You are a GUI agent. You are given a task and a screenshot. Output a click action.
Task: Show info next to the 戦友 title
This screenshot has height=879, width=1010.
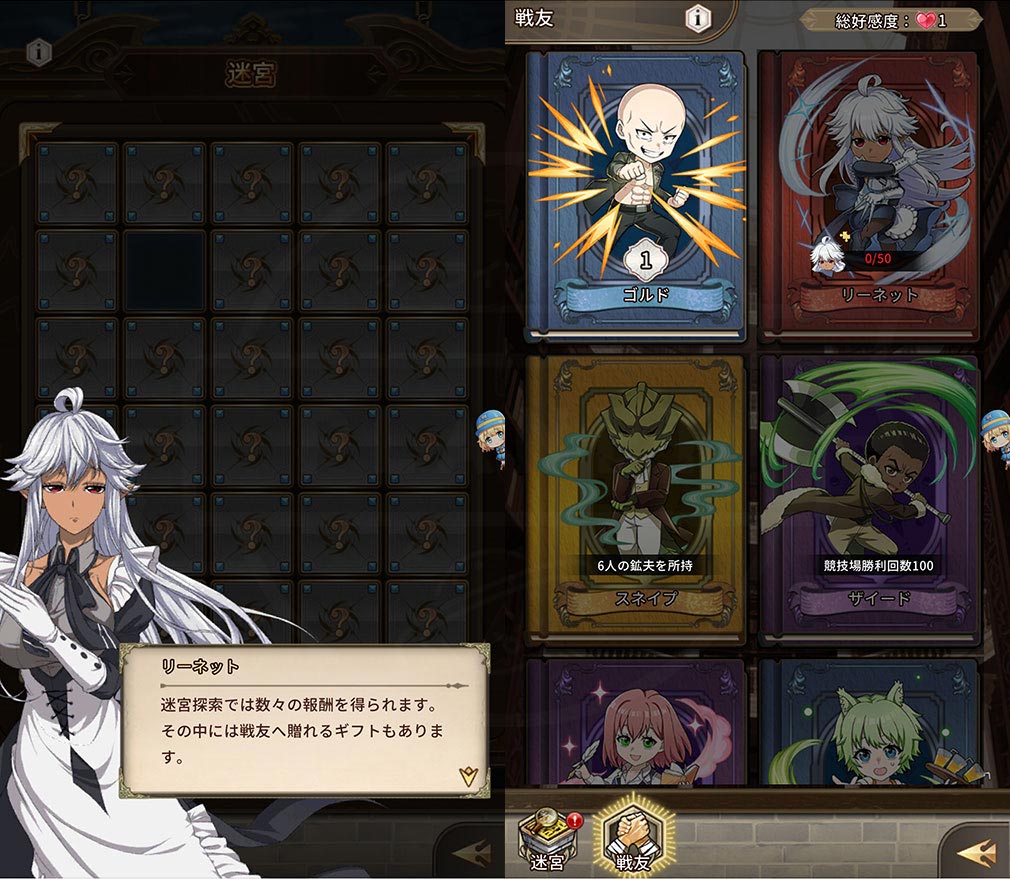coord(699,18)
